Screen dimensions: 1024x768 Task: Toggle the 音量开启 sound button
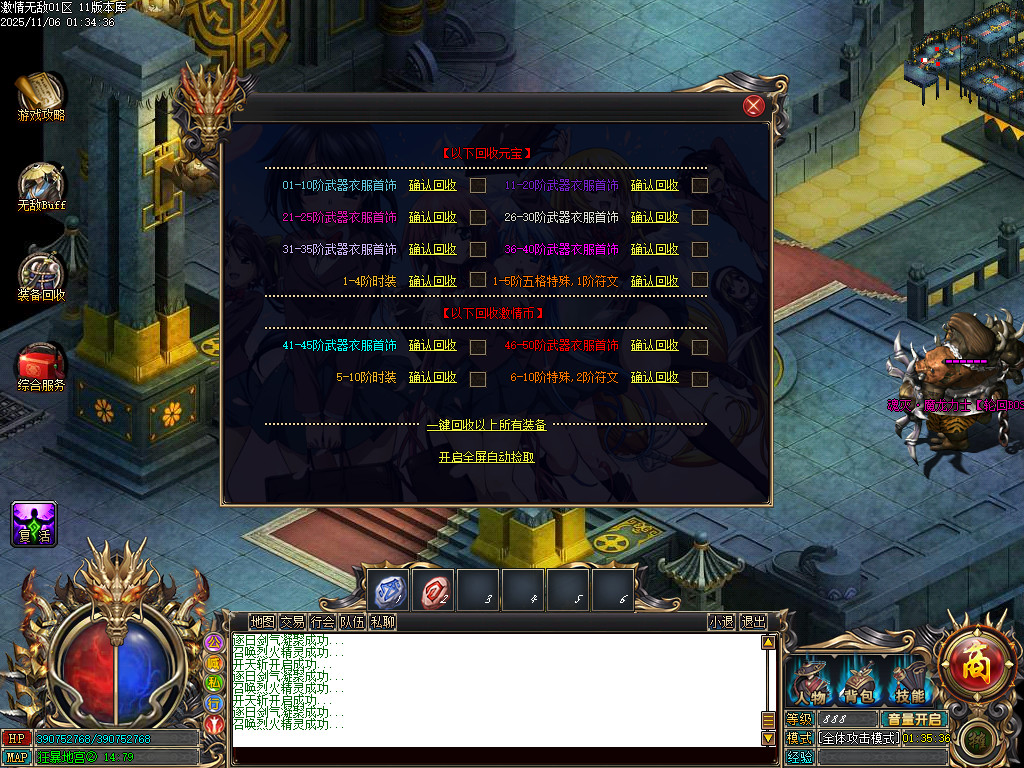(914, 719)
